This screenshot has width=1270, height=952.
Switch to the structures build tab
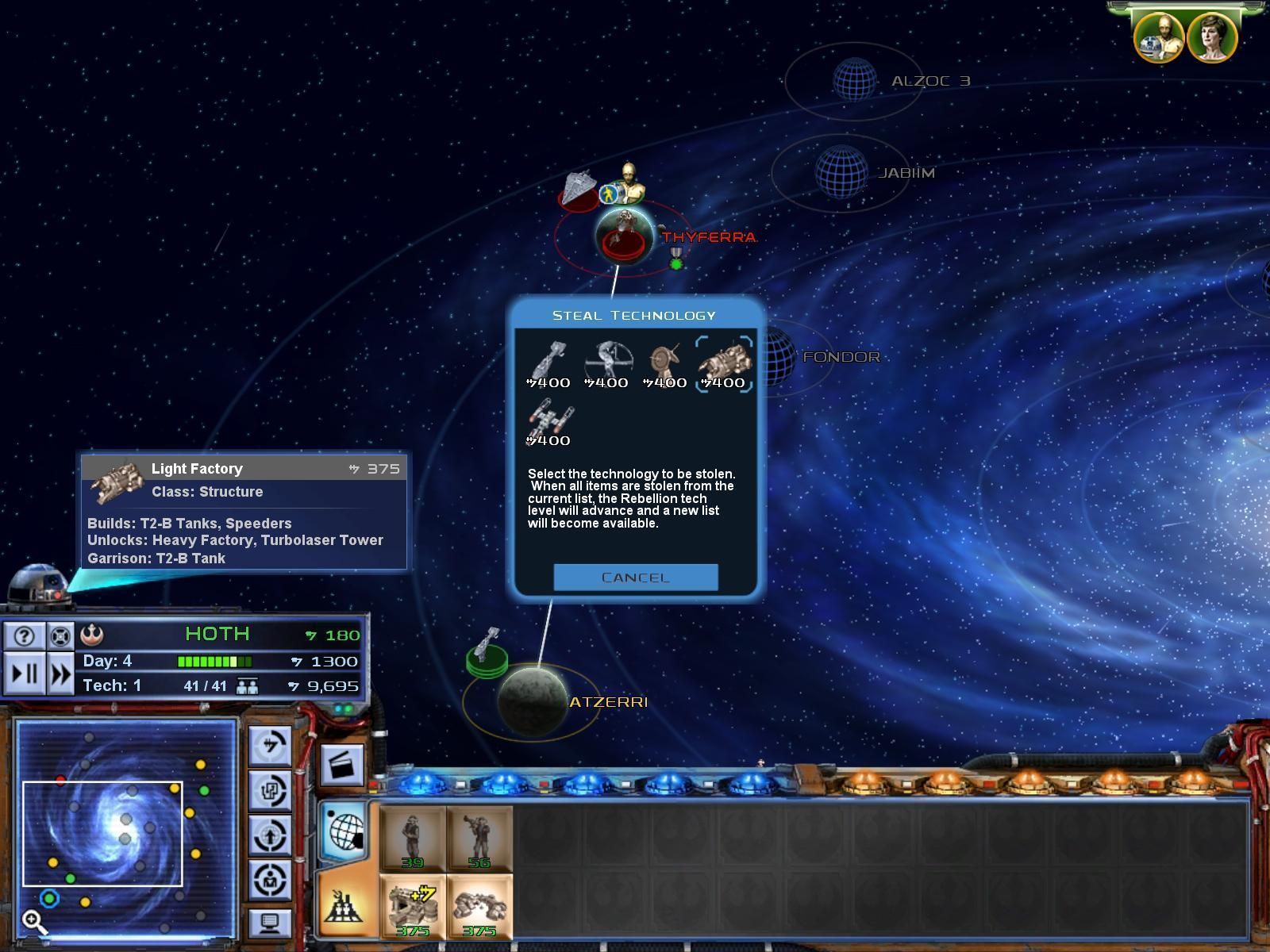[345, 906]
